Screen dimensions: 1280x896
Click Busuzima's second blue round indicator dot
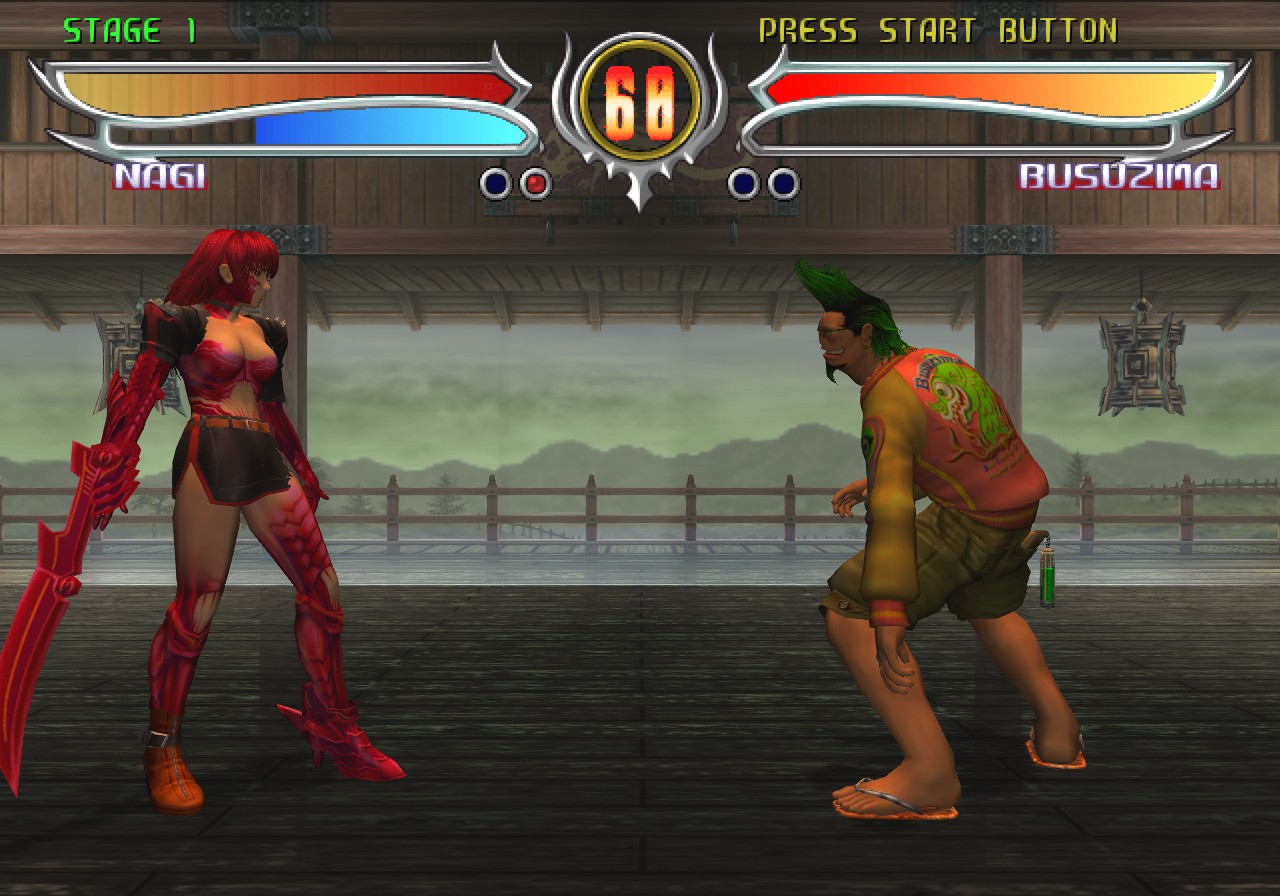pyautogui.click(x=783, y=183)
